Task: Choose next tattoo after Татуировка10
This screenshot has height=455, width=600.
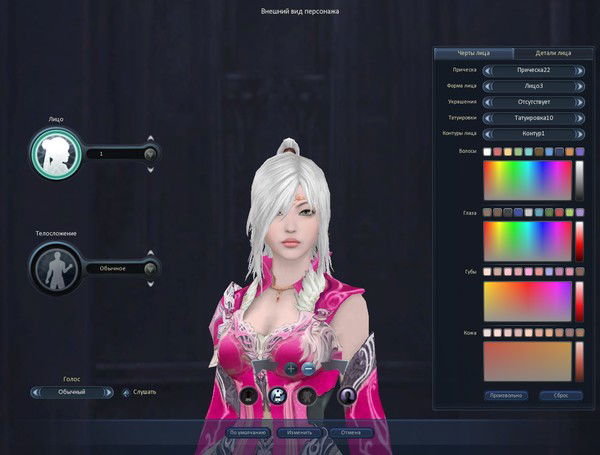Action: point(580,118)
